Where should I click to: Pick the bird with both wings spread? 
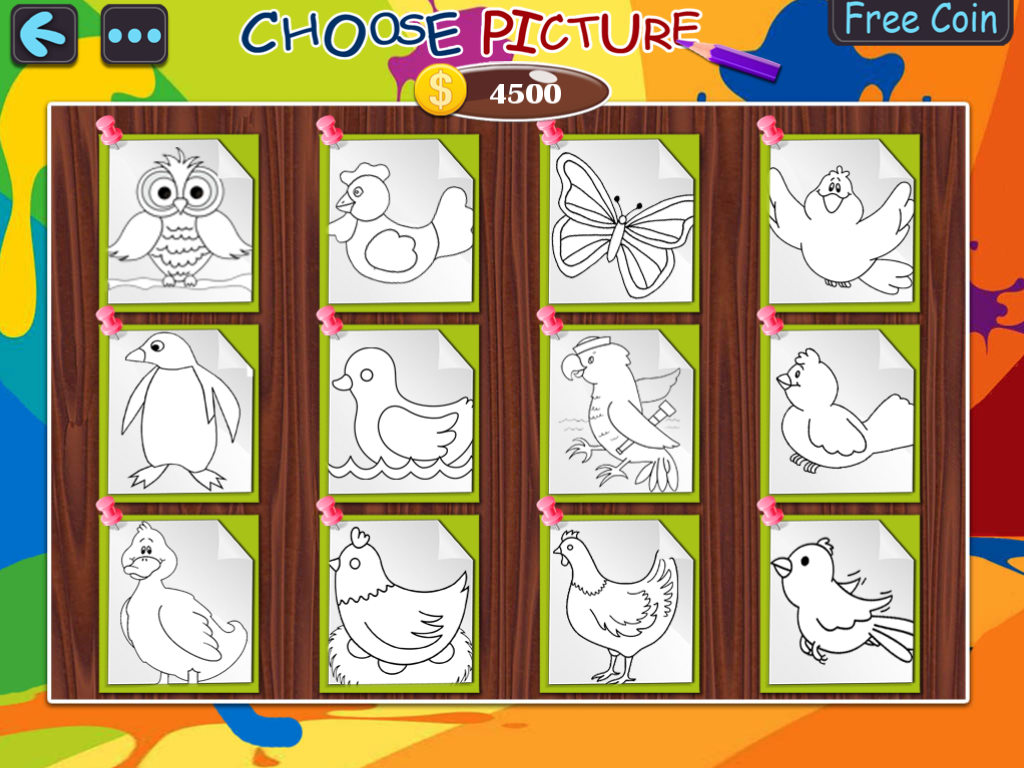pyautogui.click(x=840, y=222)
